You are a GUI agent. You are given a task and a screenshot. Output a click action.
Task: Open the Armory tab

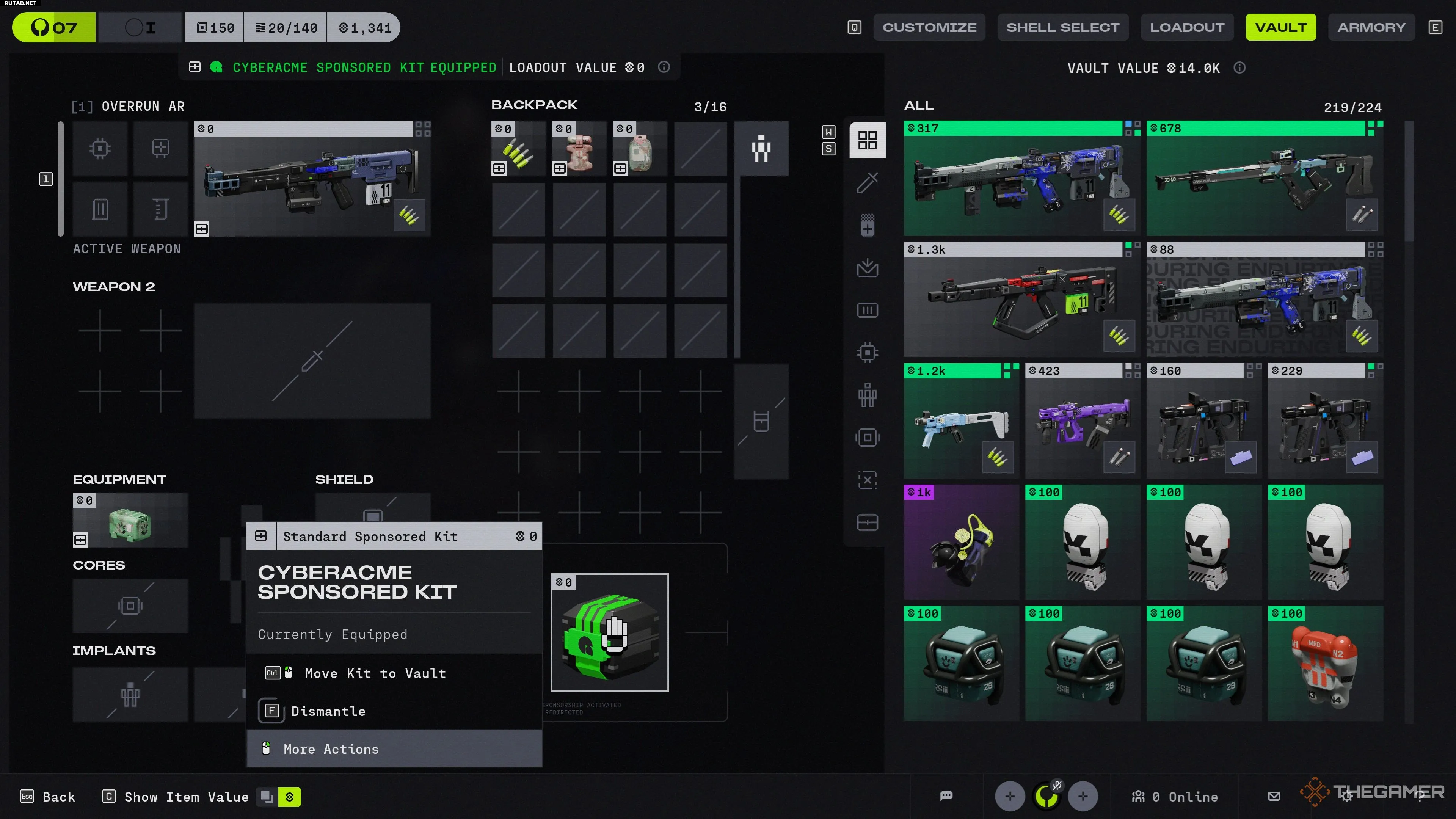click(1371, 27)
